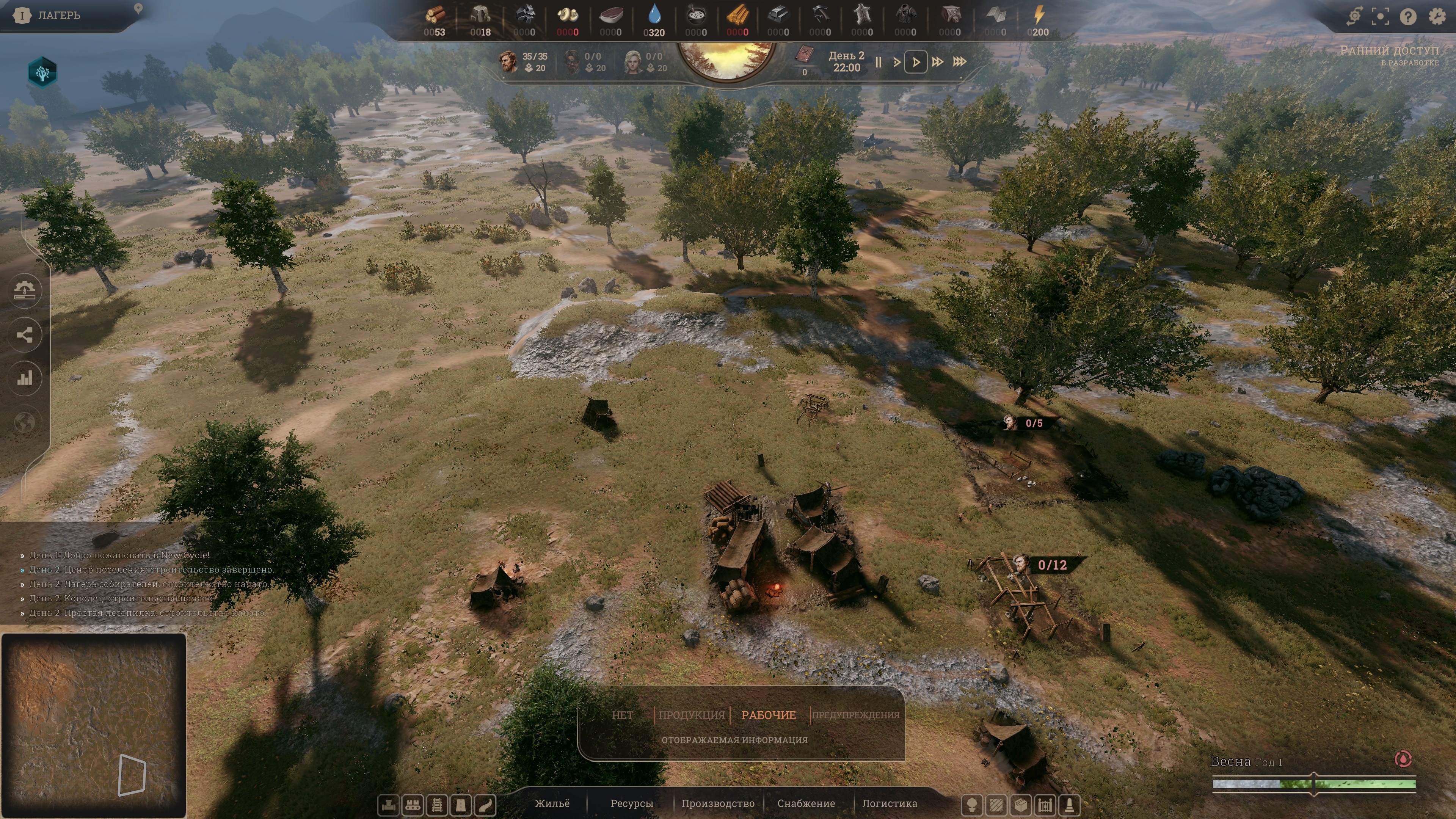Open the help question mark button
The image size is (1456, 819).
(1408, 16)
